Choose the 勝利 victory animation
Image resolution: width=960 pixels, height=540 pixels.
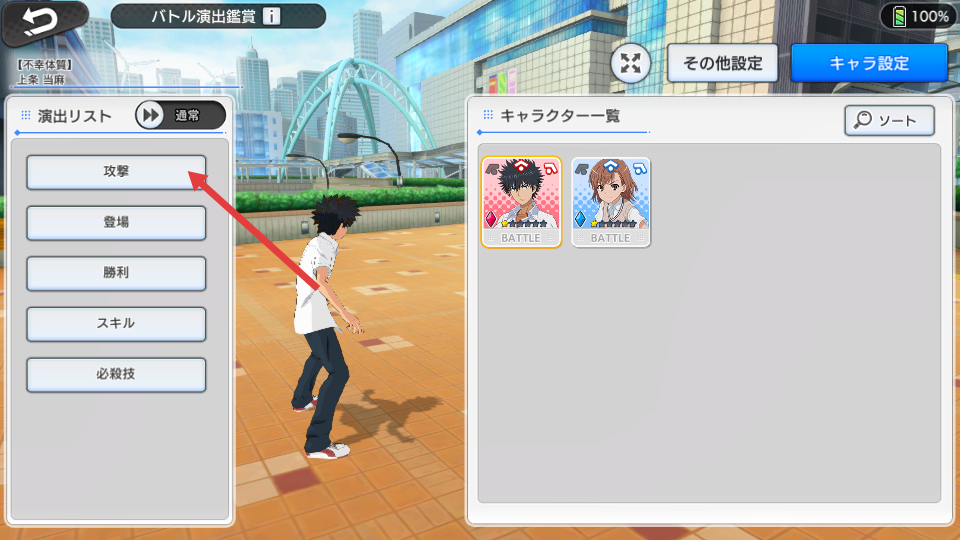(116, 274)
